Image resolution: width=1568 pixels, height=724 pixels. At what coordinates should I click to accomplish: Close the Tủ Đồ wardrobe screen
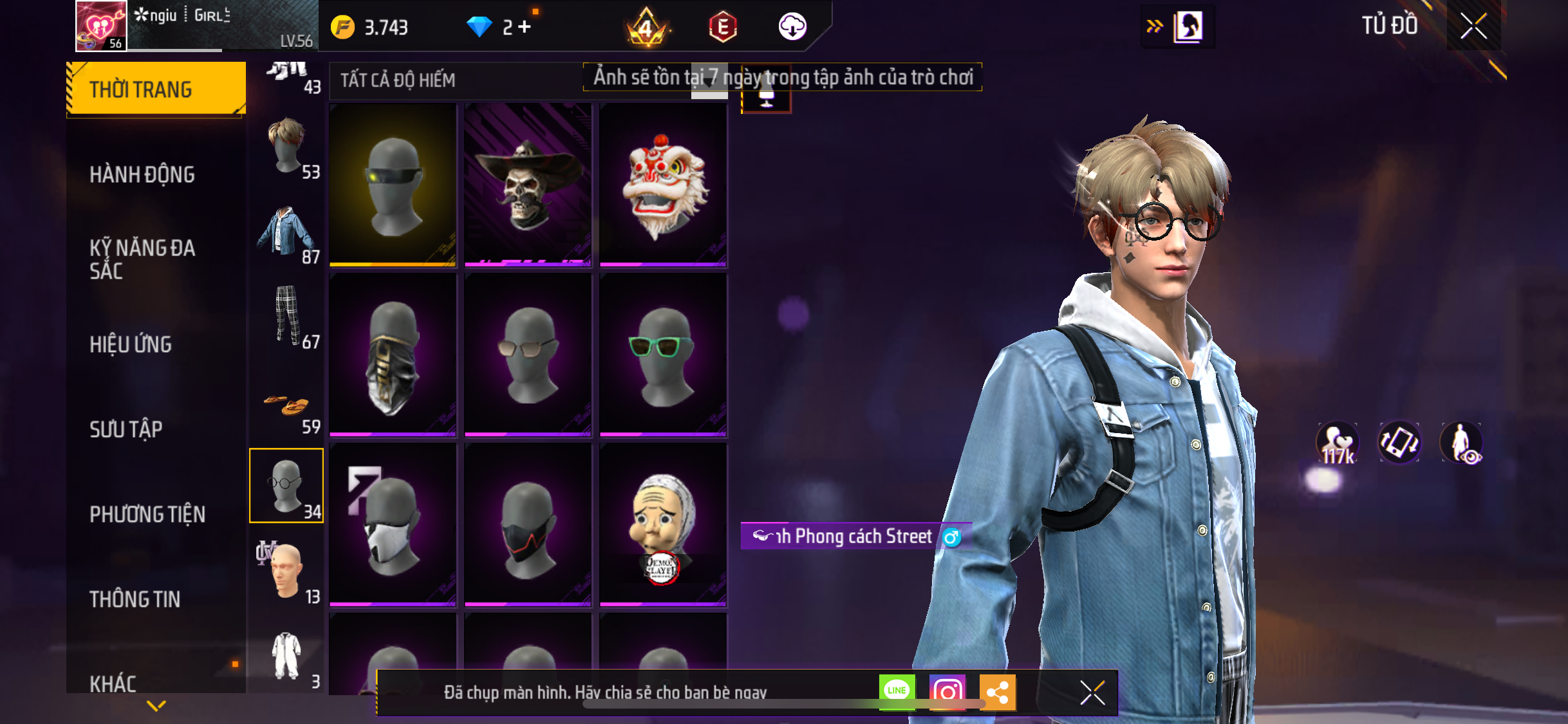(1473, 26)
